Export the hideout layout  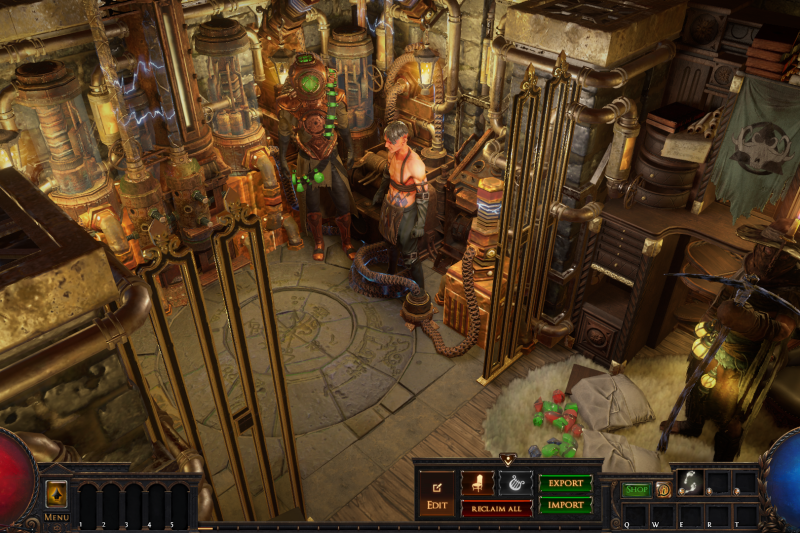tap(565, 483)
